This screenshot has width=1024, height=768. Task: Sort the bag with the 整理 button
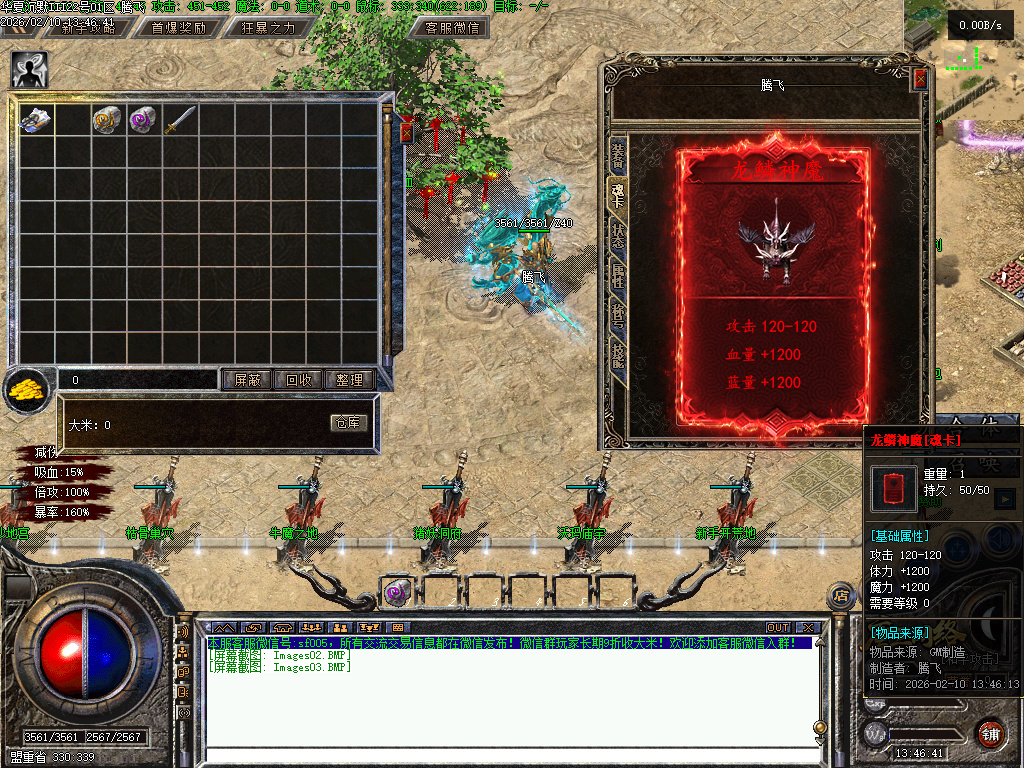tap(350, 380)
